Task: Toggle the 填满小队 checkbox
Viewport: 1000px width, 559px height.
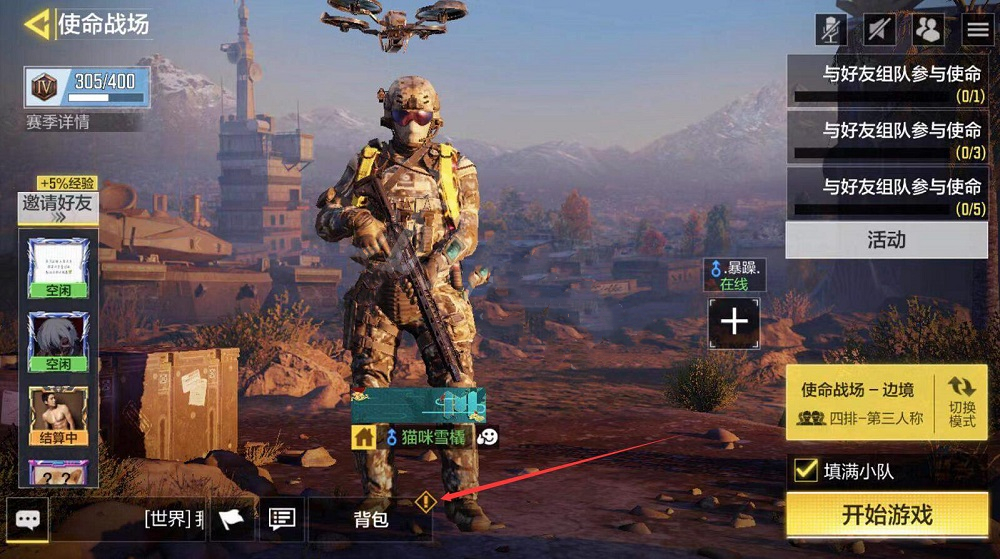Action: click(x=806, y=470)
